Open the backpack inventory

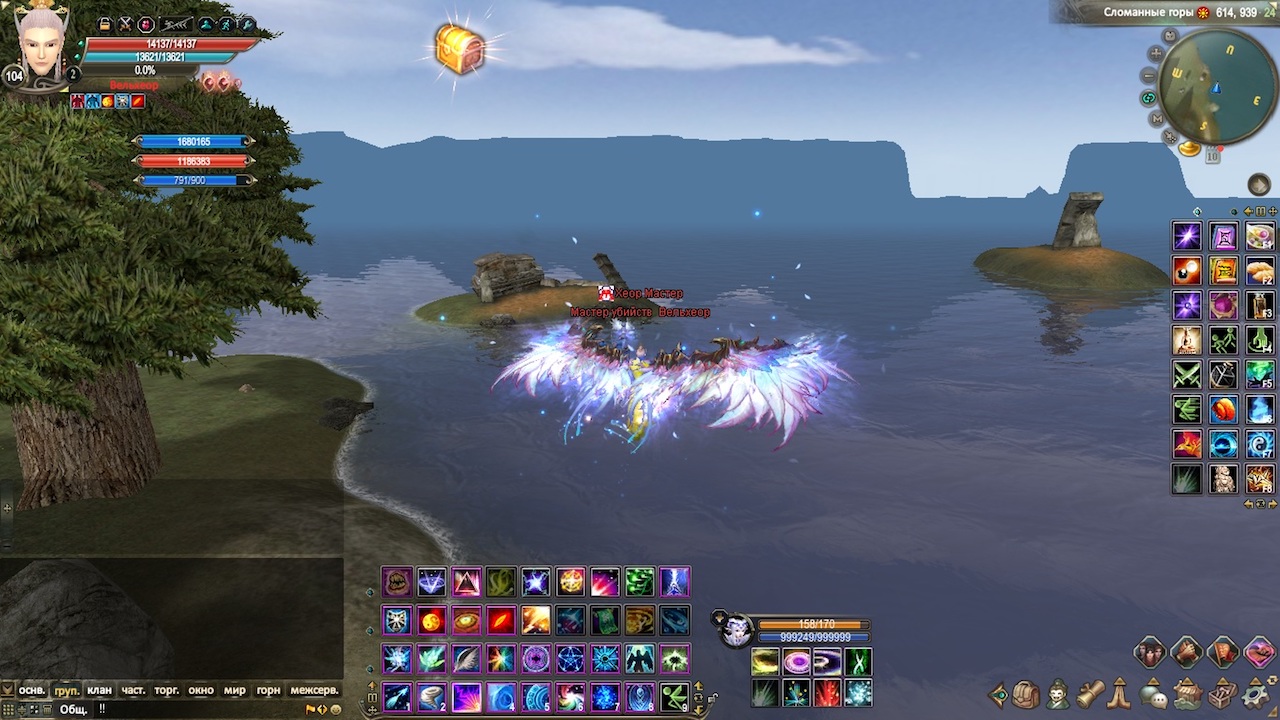click(x=1027, y=694)
